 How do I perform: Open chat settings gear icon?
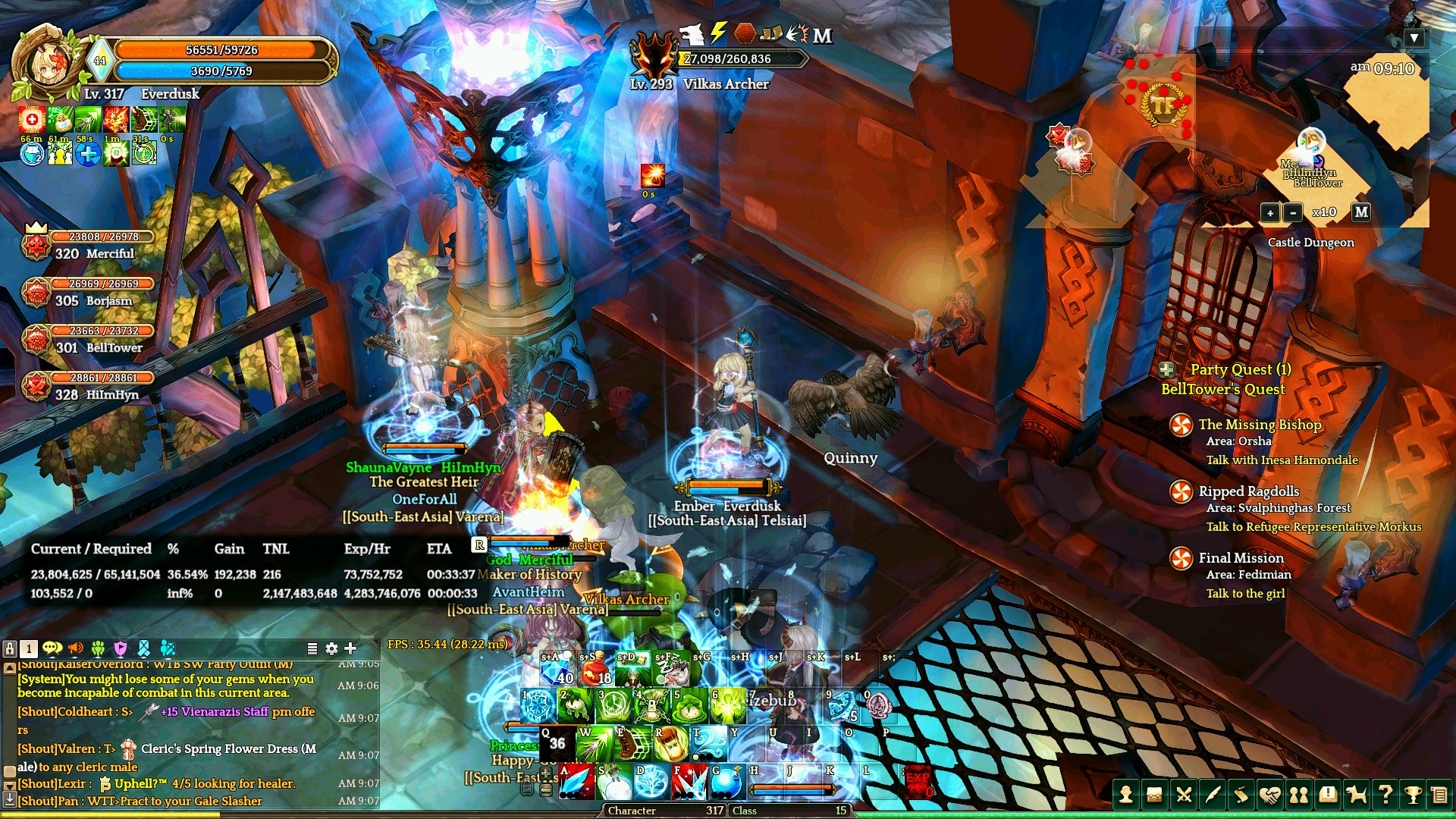(331, 648)
